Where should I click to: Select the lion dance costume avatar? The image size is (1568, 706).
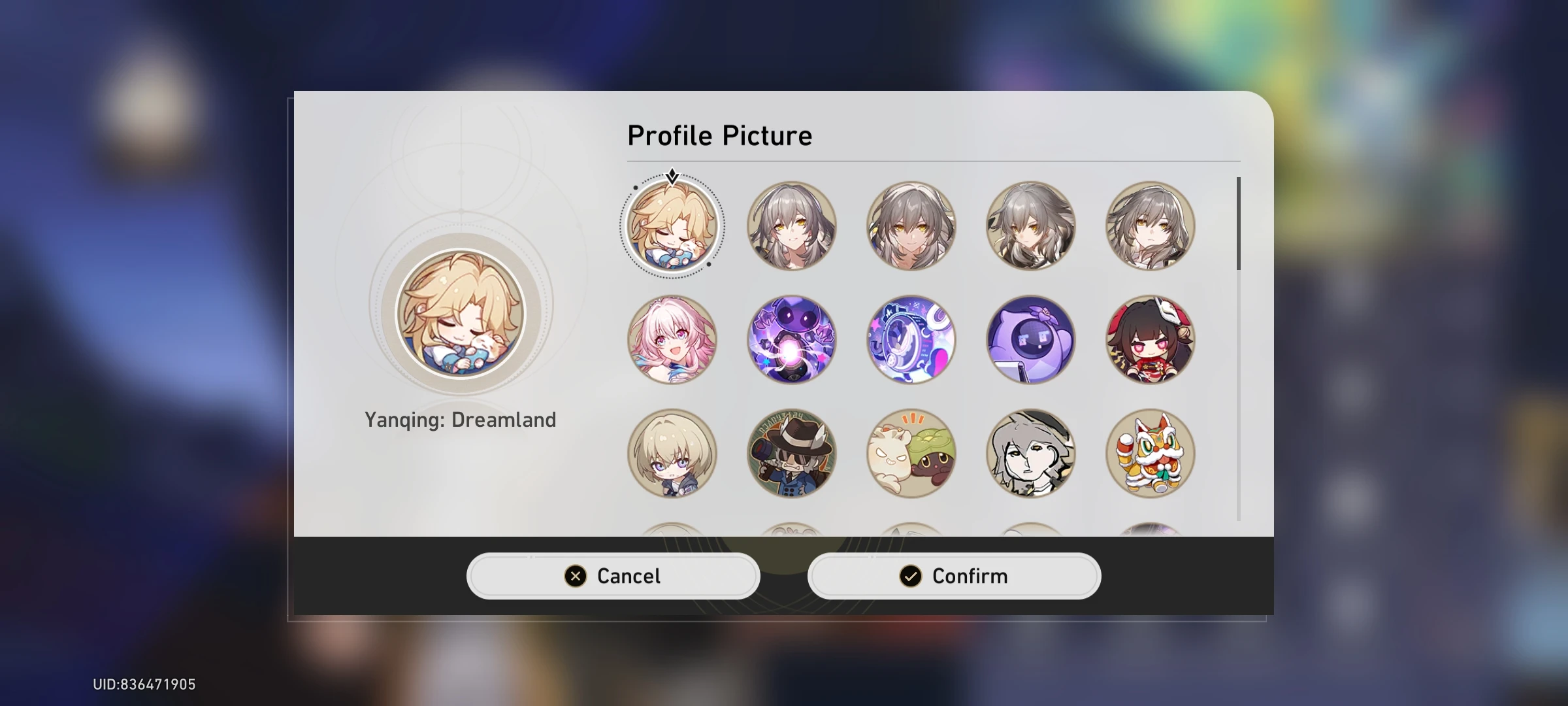click(x=1151, y=453)
